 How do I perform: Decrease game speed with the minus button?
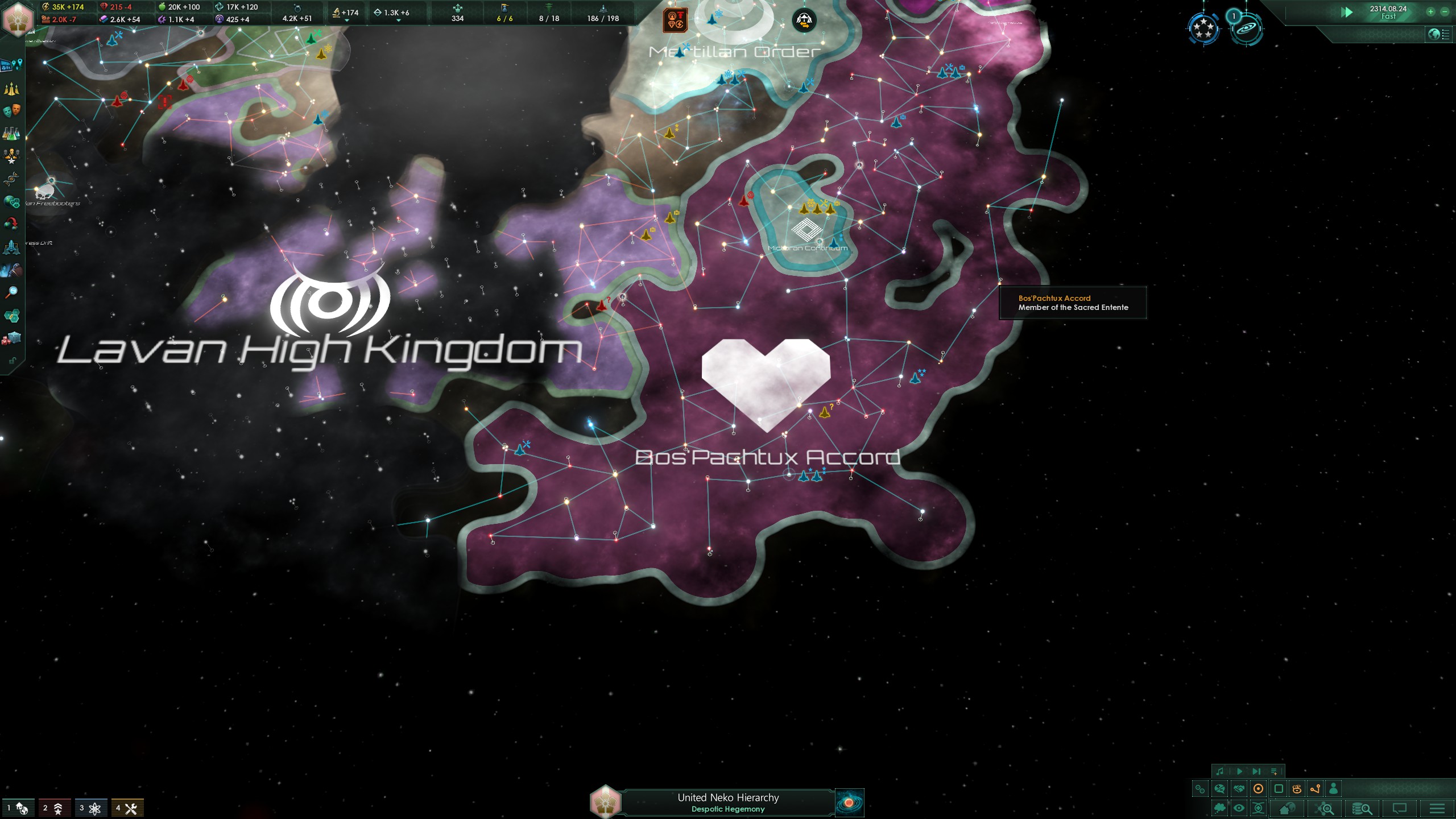click(x=1445, y=11)
